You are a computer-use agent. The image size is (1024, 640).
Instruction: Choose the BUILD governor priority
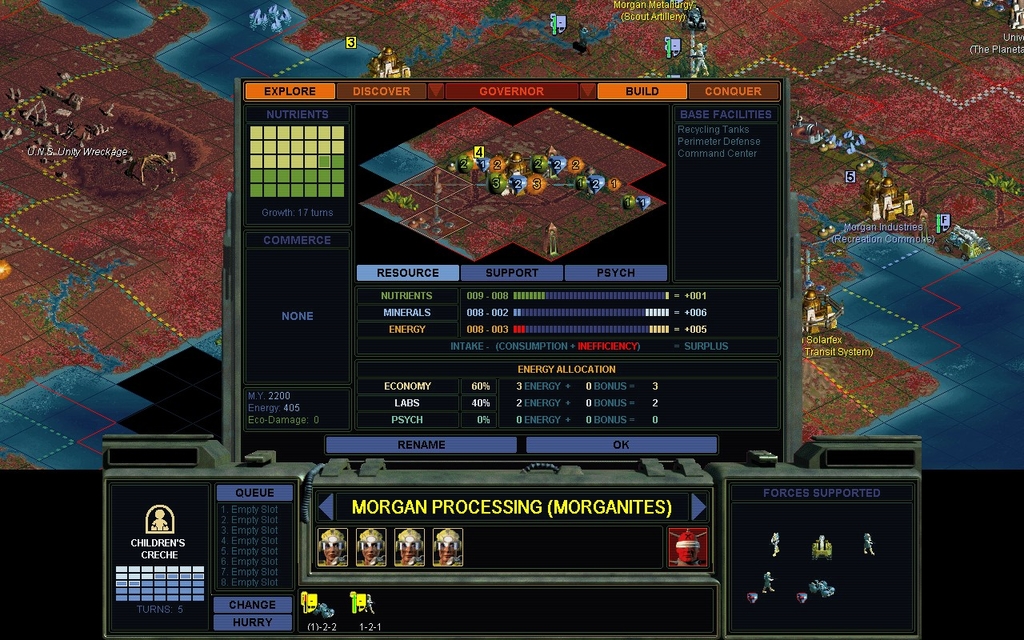click(x=642, y=91)
